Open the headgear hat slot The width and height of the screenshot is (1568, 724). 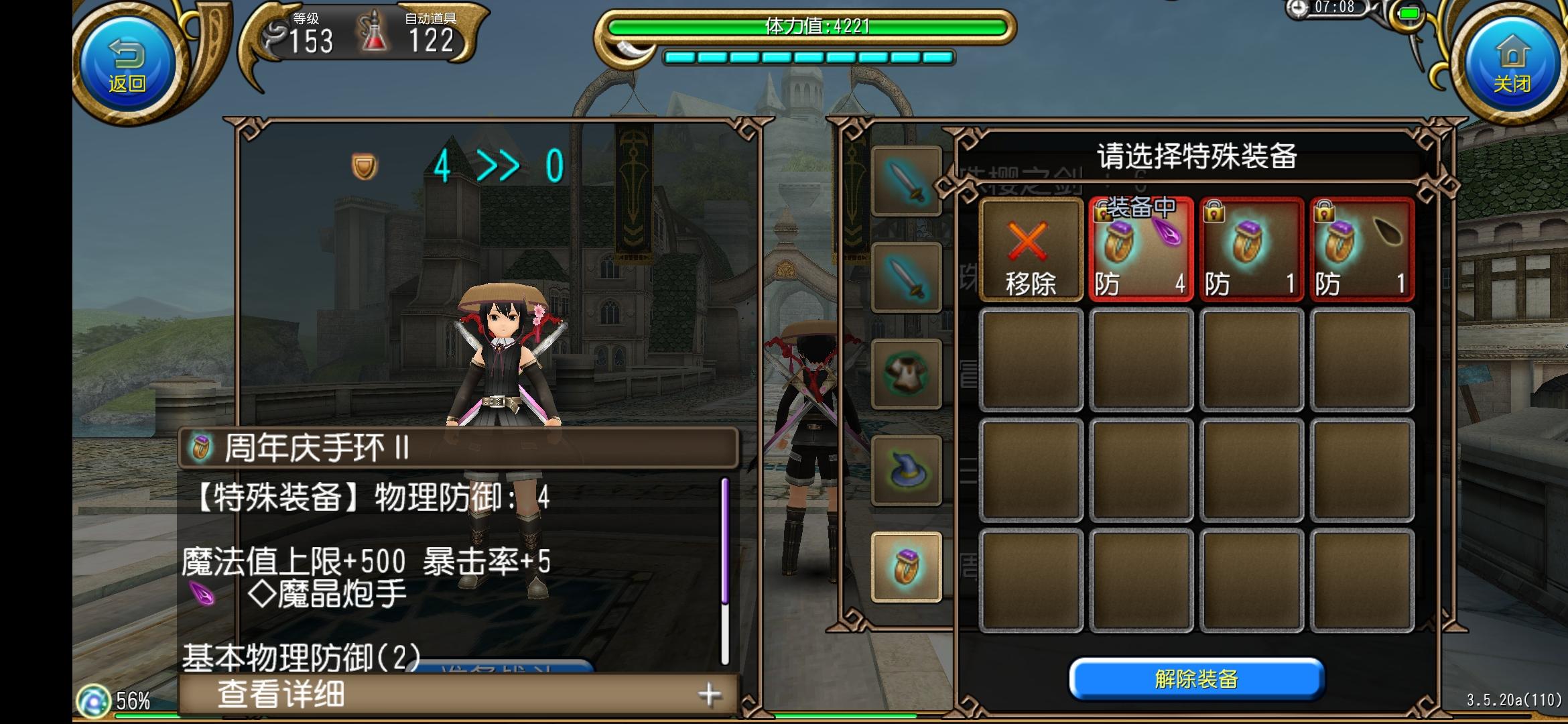tap(907, 468)
